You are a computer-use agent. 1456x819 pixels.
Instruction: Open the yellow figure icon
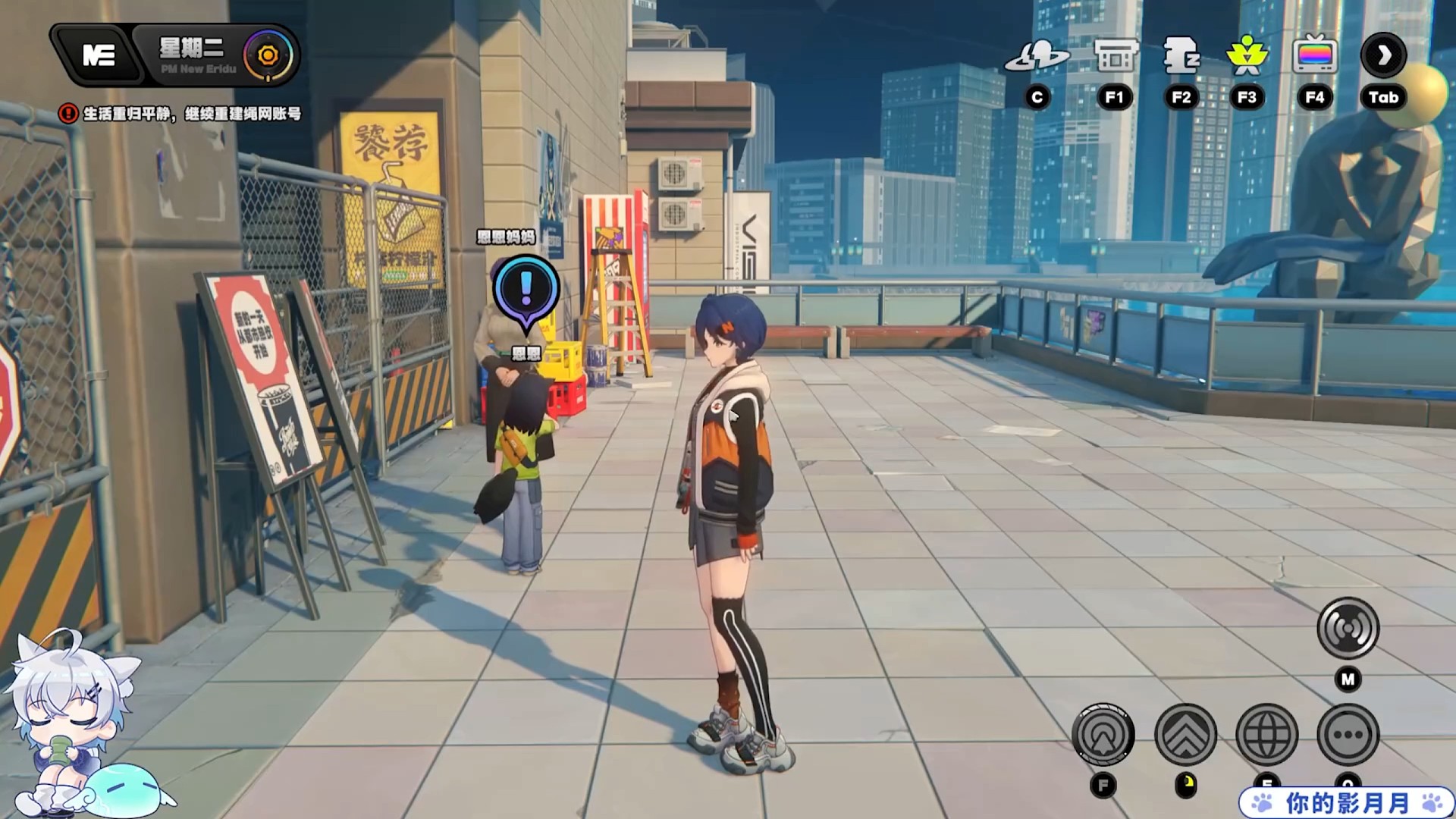click(x=1247, y=56)
